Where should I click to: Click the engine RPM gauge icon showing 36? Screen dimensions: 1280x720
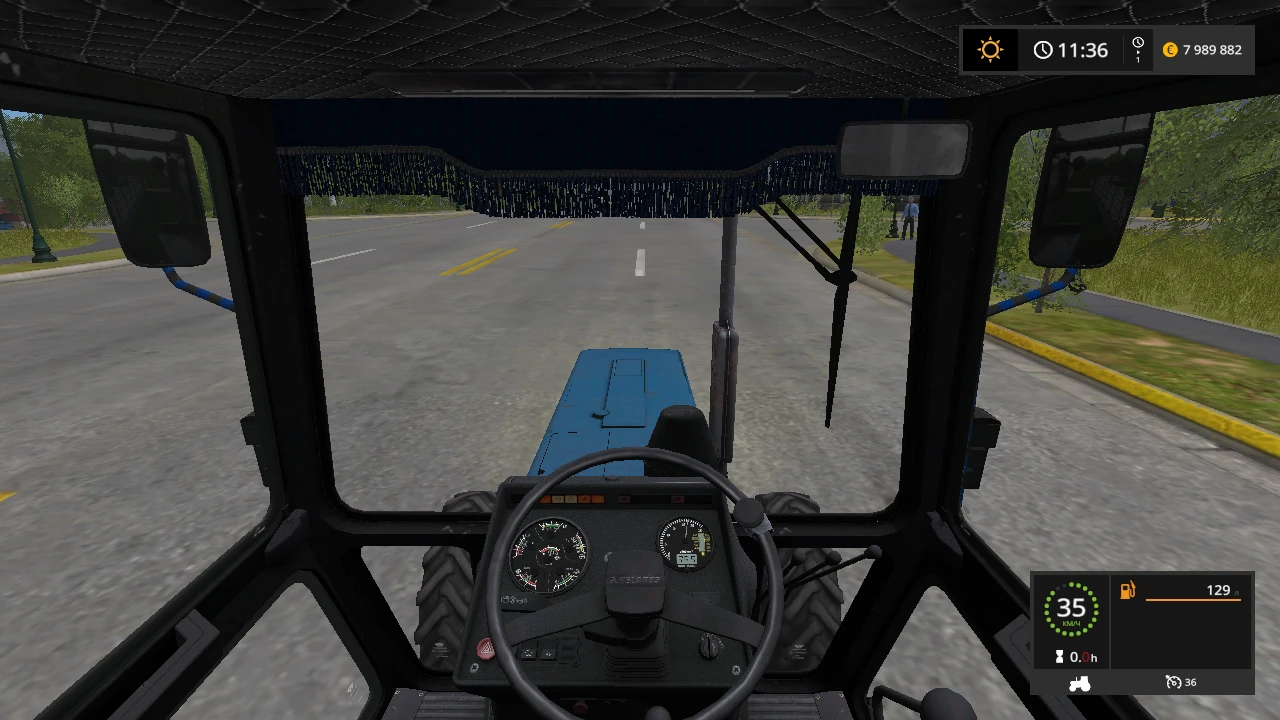pos(1173,682)
